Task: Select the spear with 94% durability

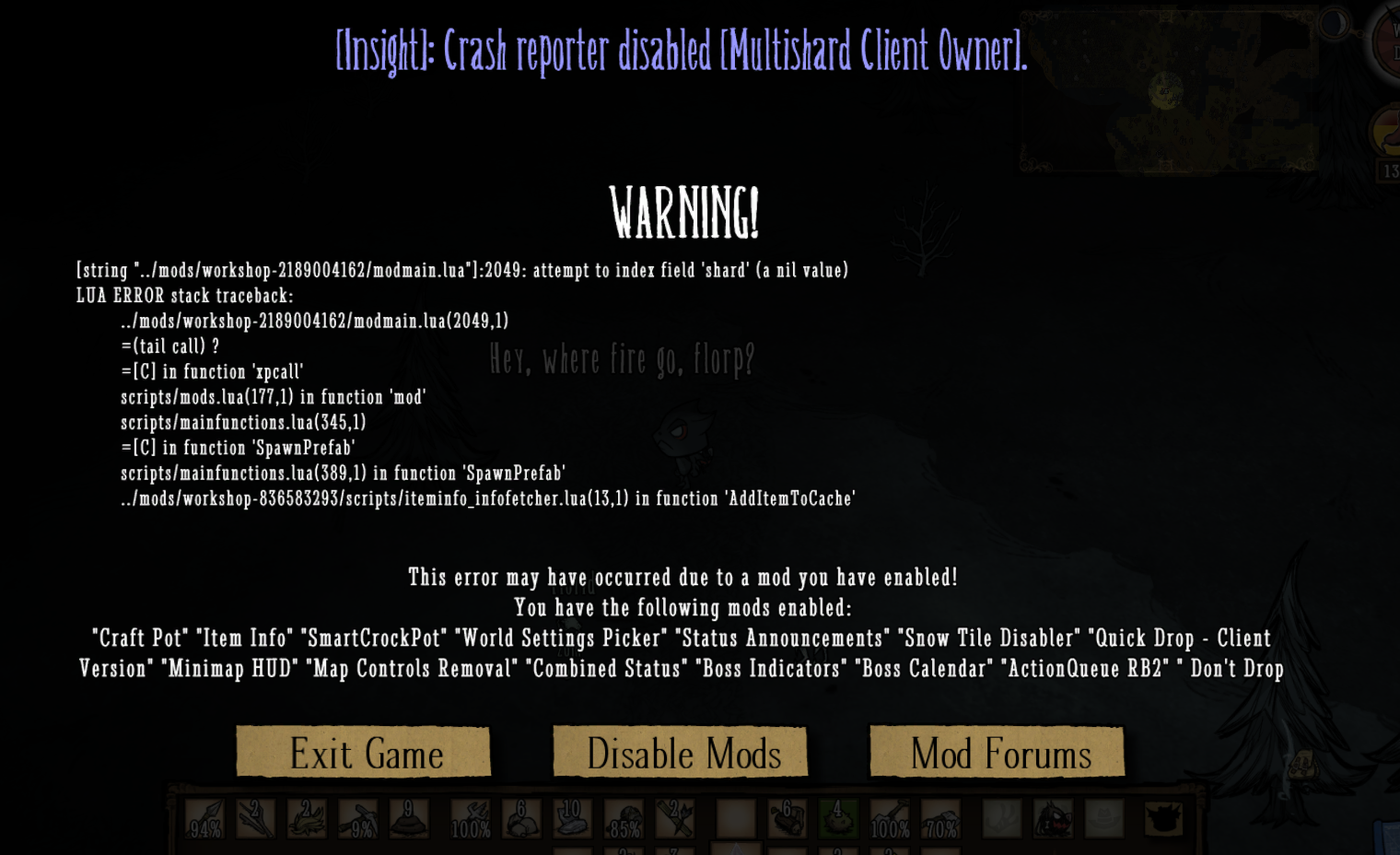Action: [x=204, y=820]
